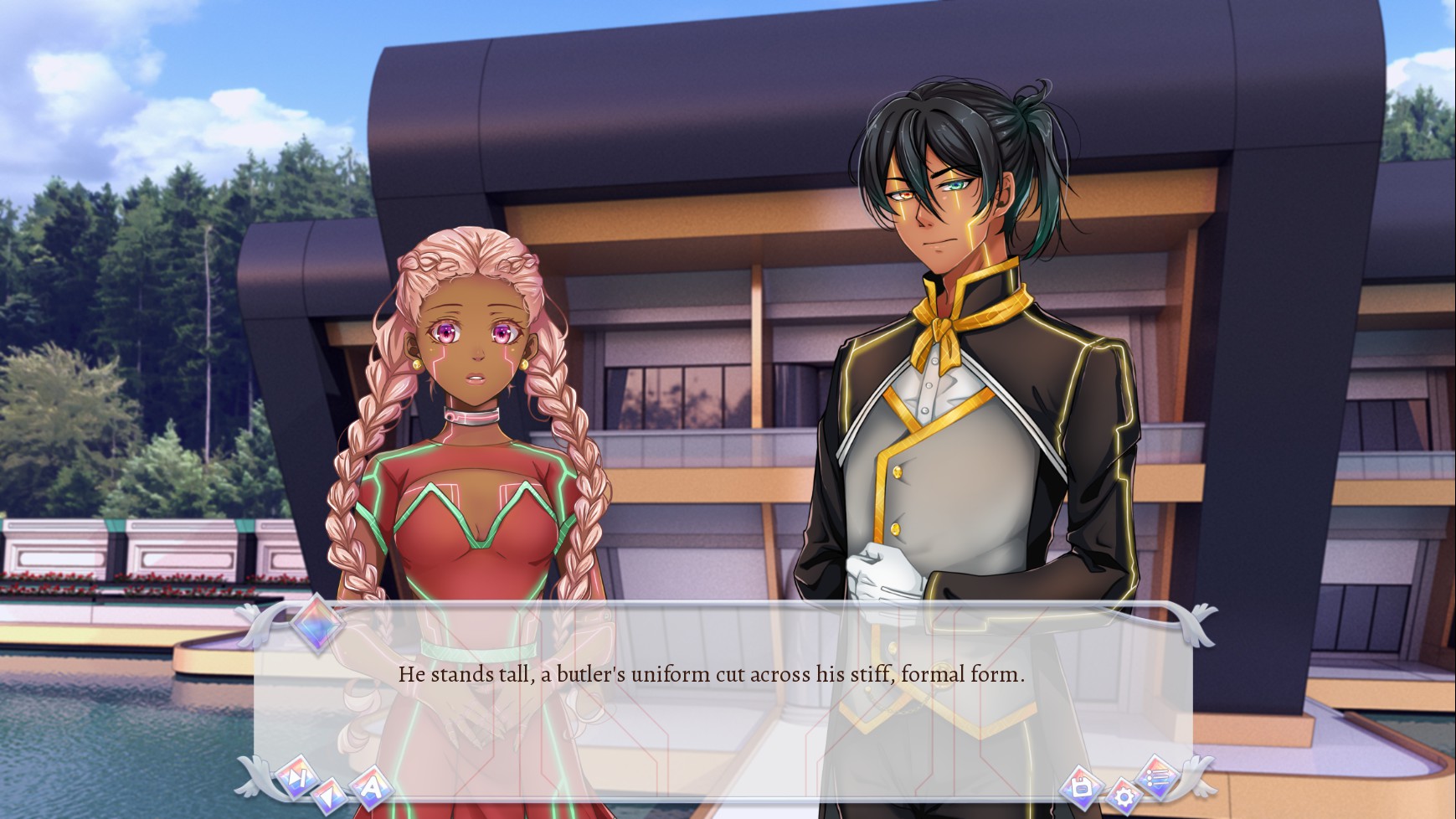Toggle auto mode with the A button
Viewport: 1456px width, 819px height.
click(x=371, y=786)
